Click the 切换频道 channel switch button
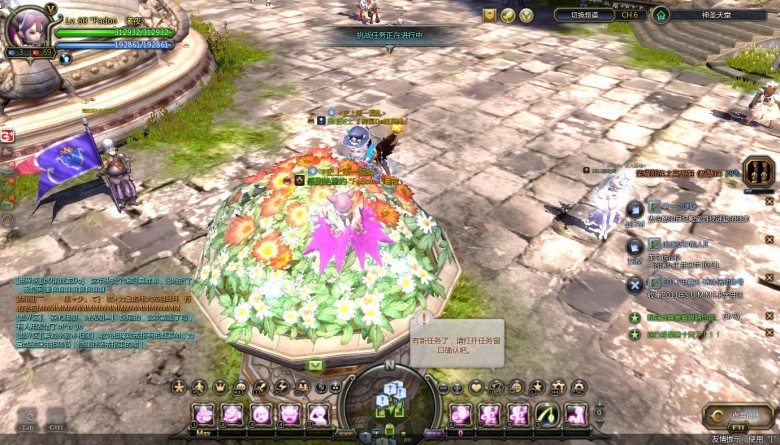This screenshot has width=780, height=445. tap(584, 15)
